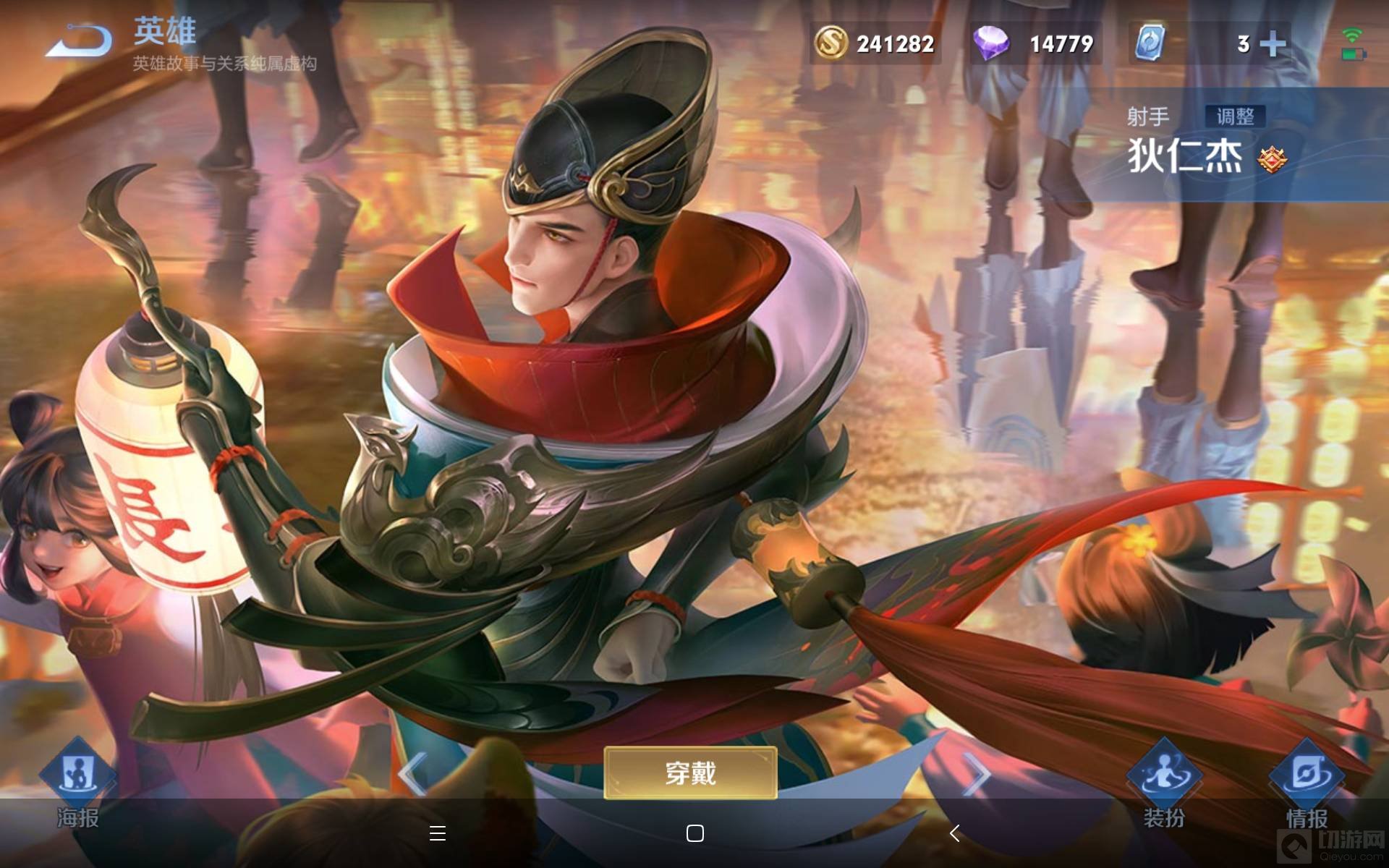Show the next skin with right arrow

point(977,775)
